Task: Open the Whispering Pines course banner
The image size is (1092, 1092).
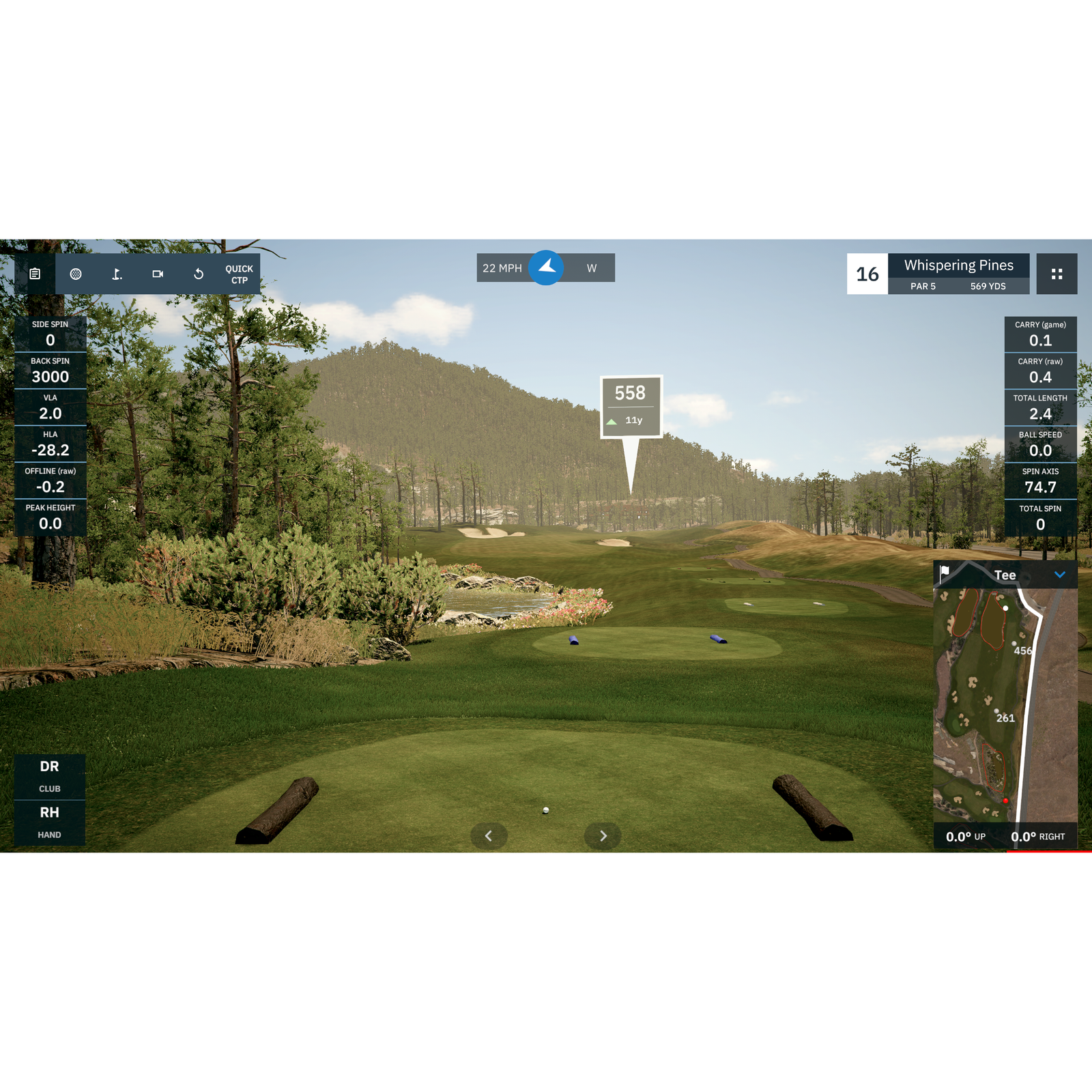Action: point(958,265)
